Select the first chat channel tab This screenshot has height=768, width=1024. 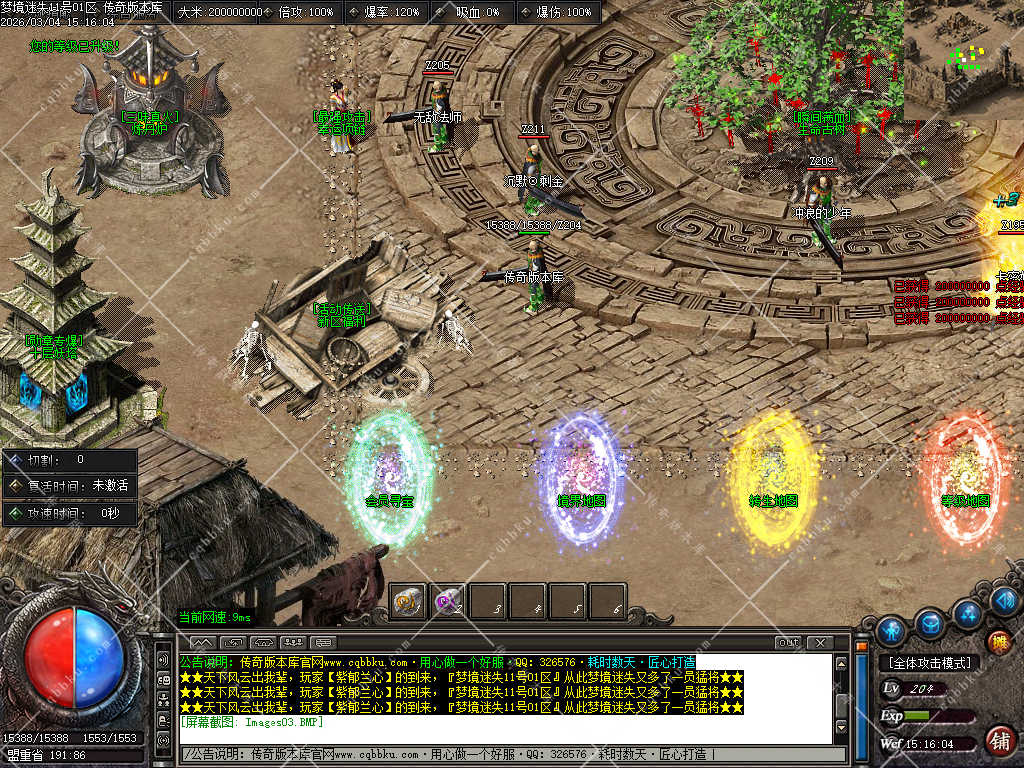click(x=202, y=642)
